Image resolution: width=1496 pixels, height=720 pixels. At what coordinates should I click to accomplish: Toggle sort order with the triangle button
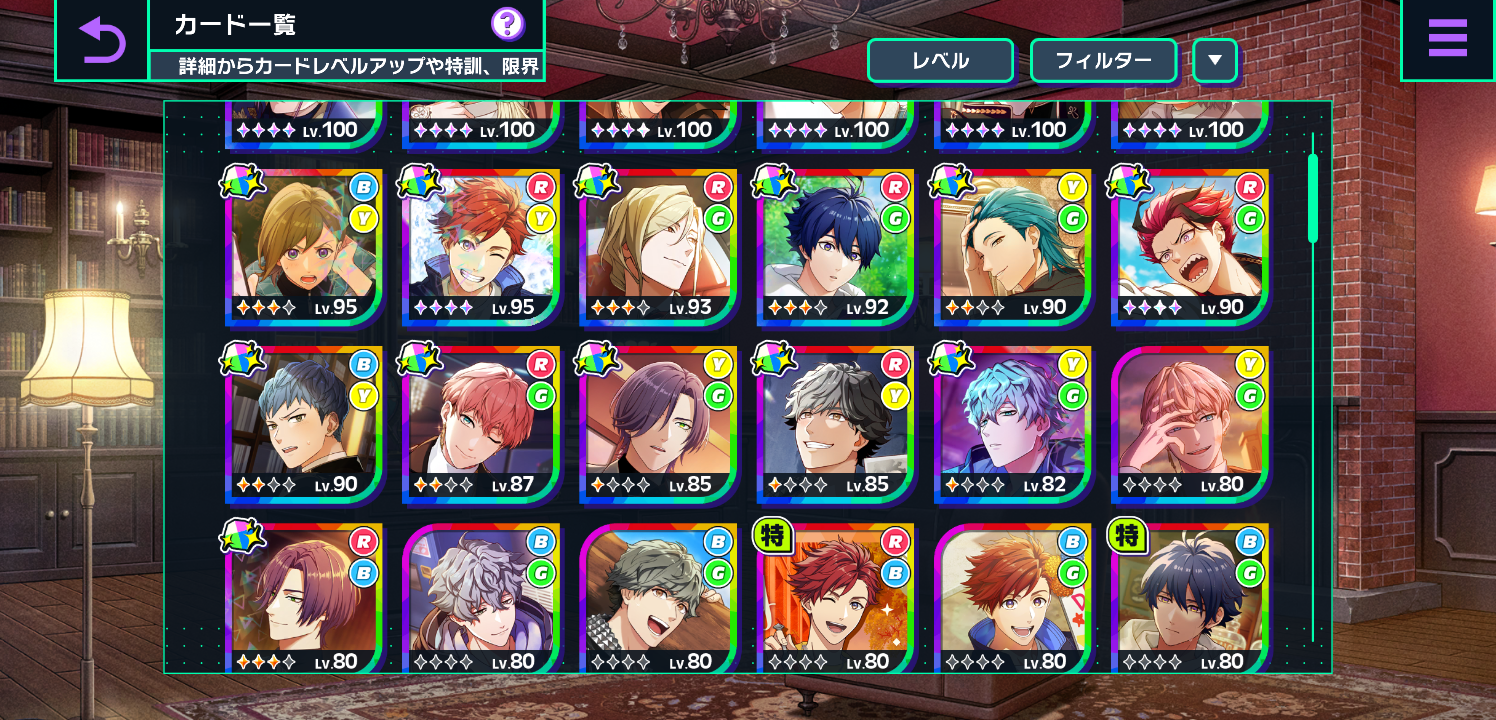tap(1215, 61)
